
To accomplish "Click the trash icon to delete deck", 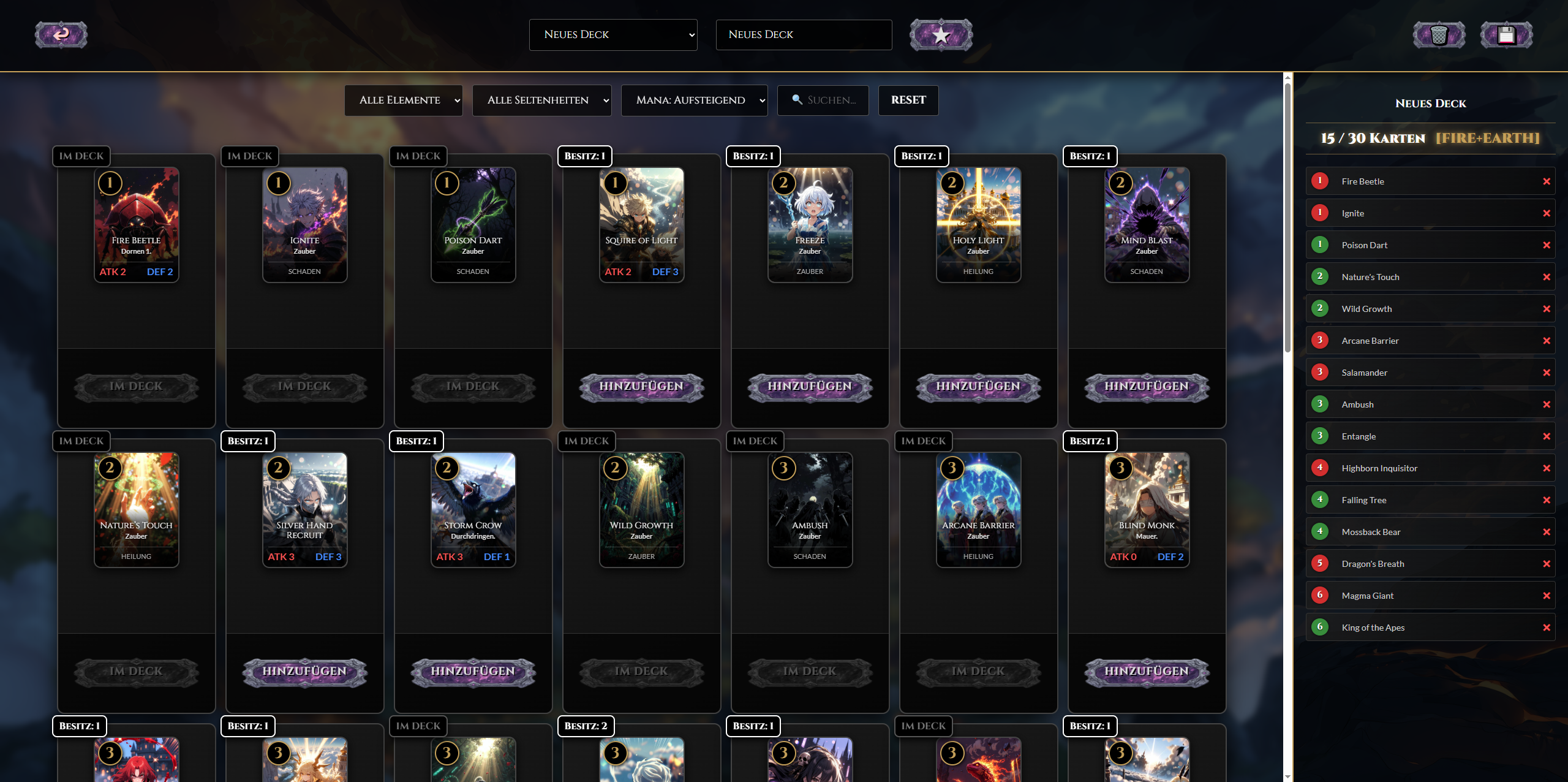I will tap(1439, 34).
